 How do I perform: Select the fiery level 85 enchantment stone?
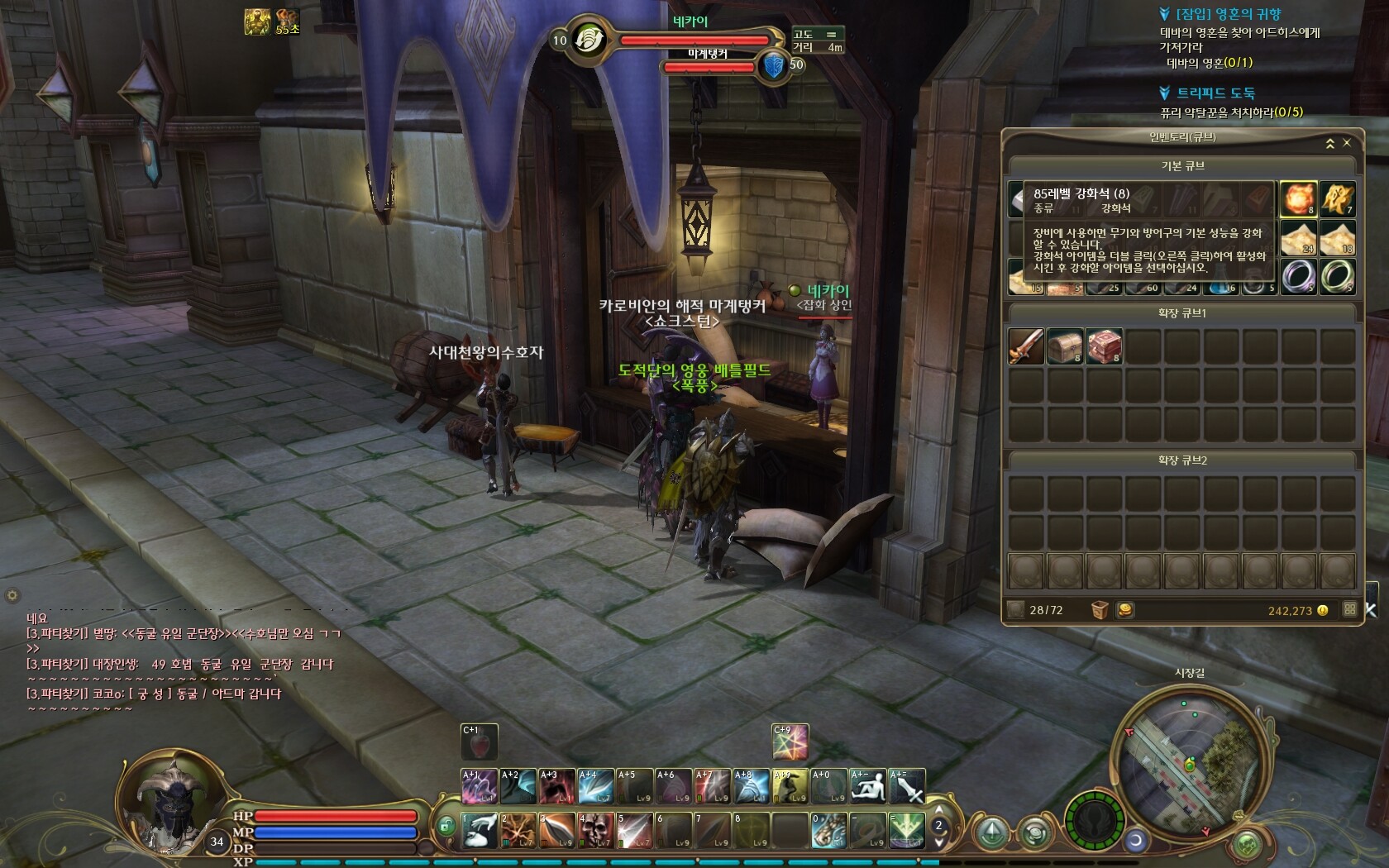click(x=1298, y=198)
